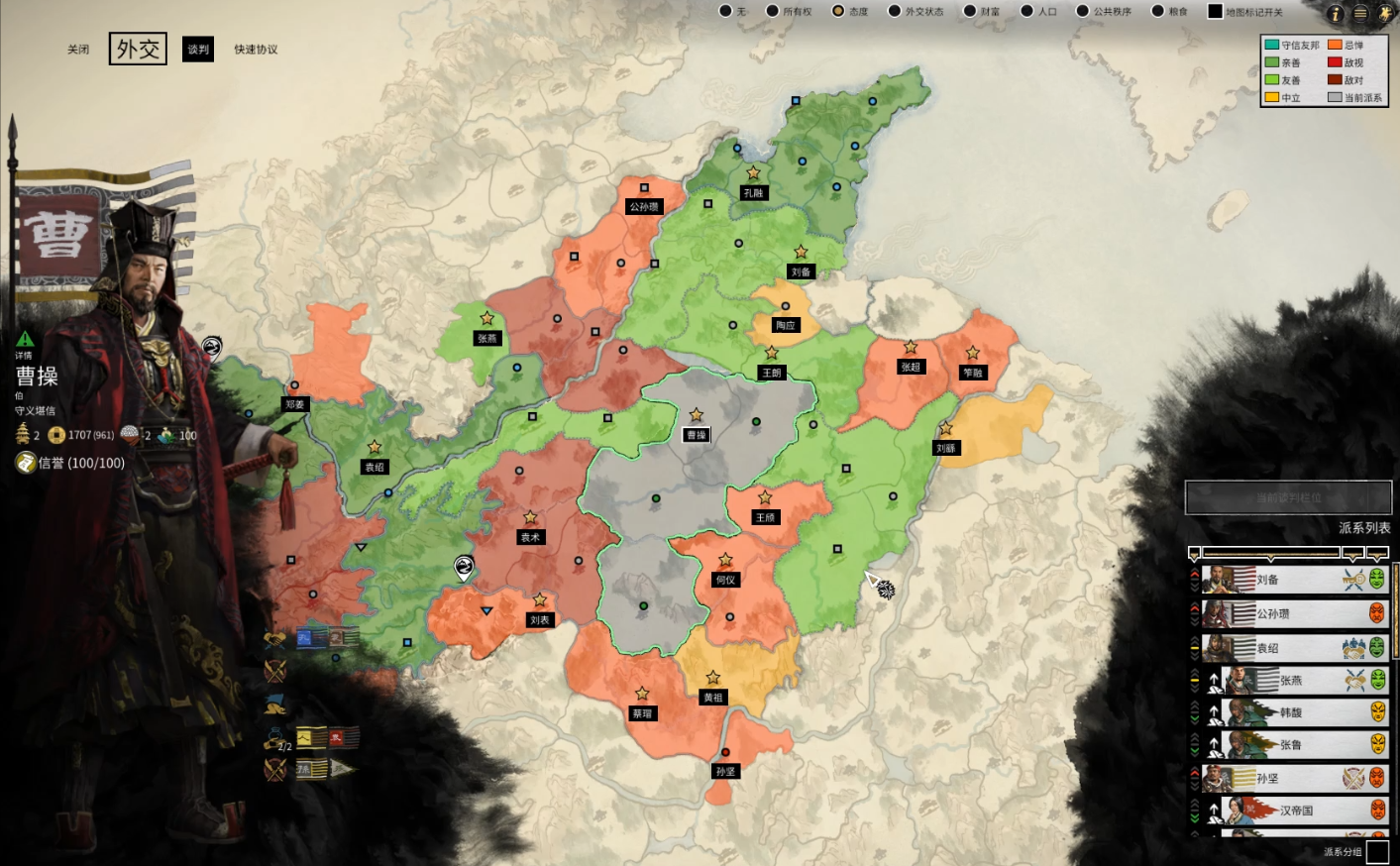Viewport: 1400px width, 866px height.
Task: Click the green mask attitude icon beside 刘备
Action: pyautogui.click(x=1377, y=580)
